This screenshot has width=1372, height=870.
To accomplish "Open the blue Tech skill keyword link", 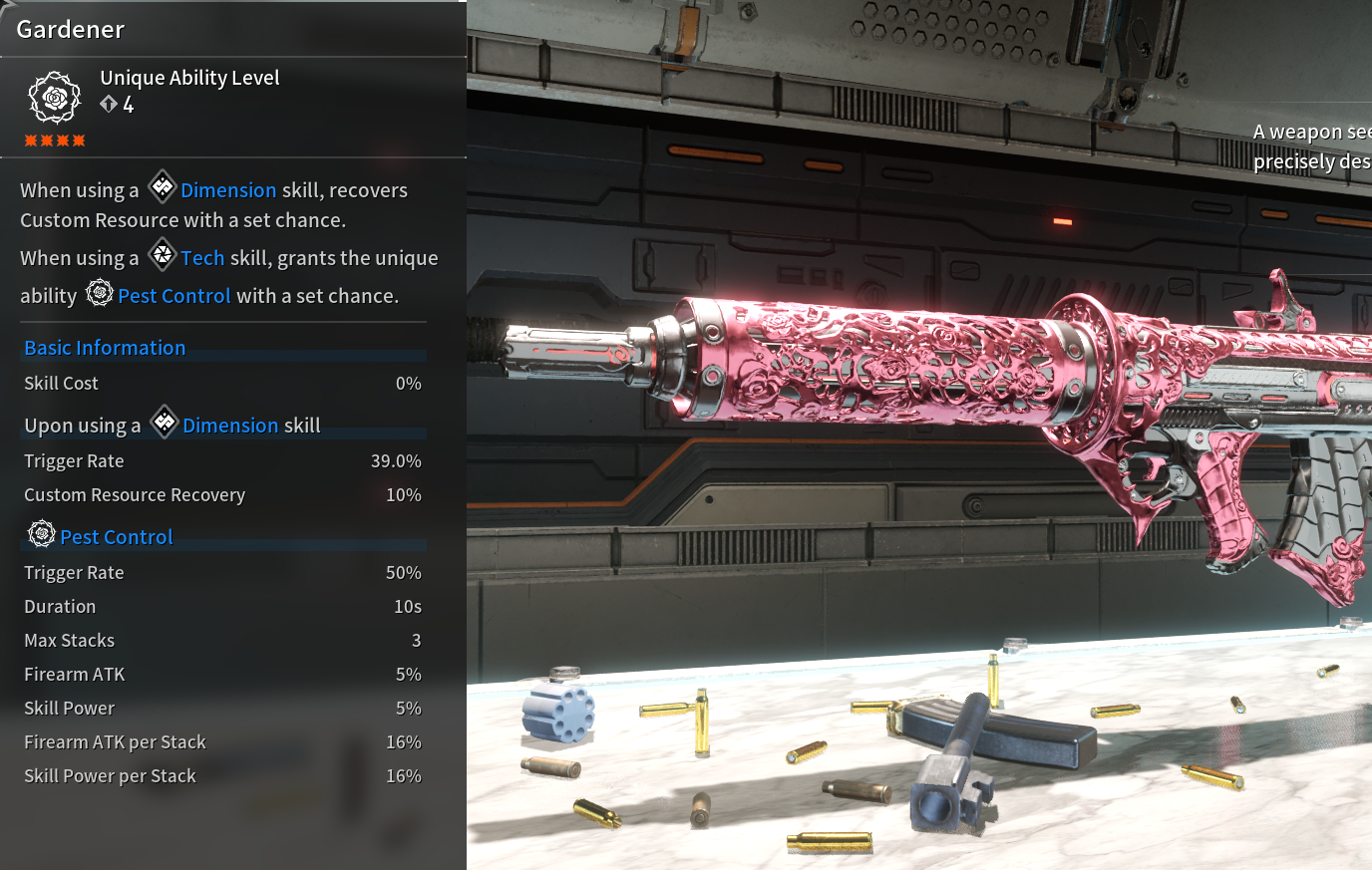I will pos(202,258).
